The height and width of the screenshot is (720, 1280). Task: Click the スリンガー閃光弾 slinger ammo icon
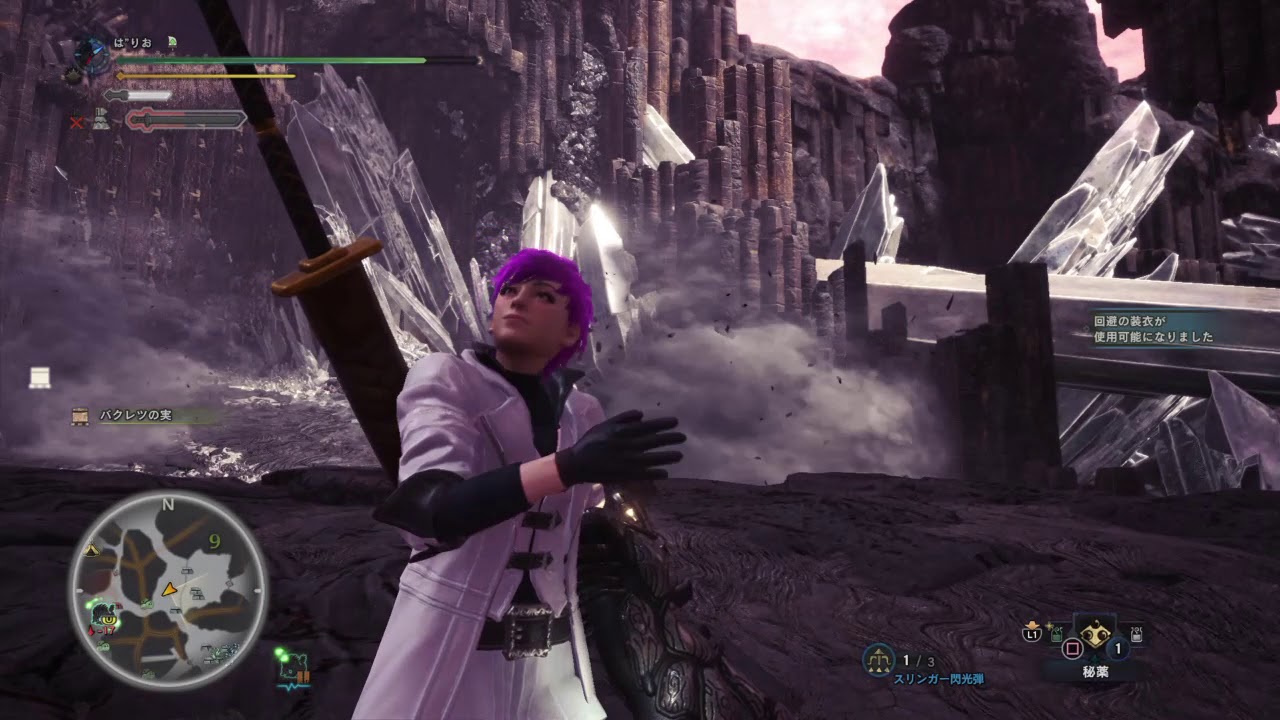(879, 658)
